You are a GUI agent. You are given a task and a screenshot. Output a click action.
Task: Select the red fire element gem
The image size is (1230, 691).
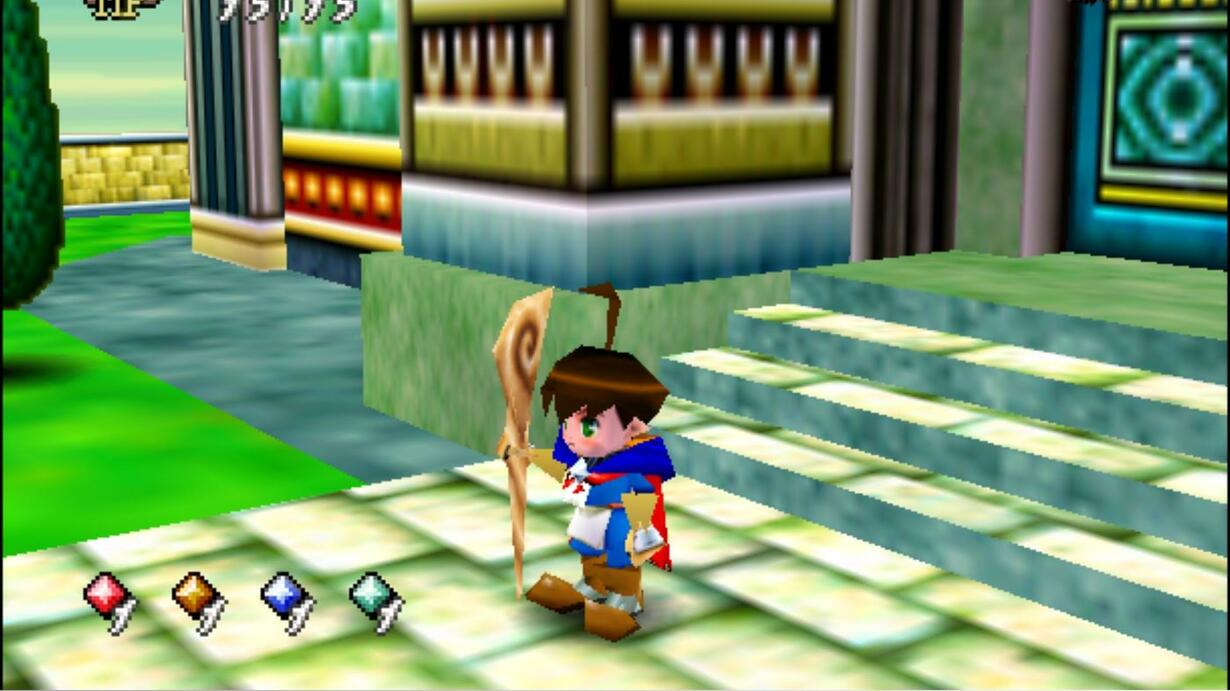point(104,594)
